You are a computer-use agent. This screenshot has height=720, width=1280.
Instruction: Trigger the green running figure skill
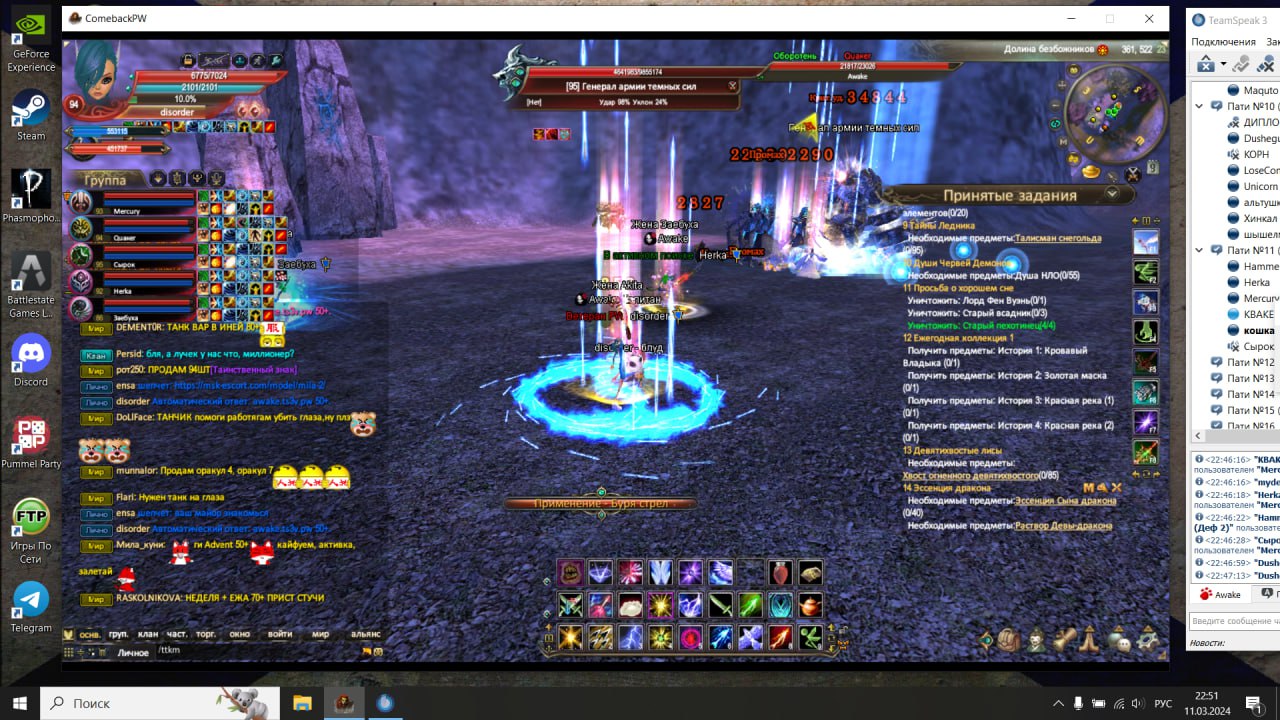coord(810,637)
